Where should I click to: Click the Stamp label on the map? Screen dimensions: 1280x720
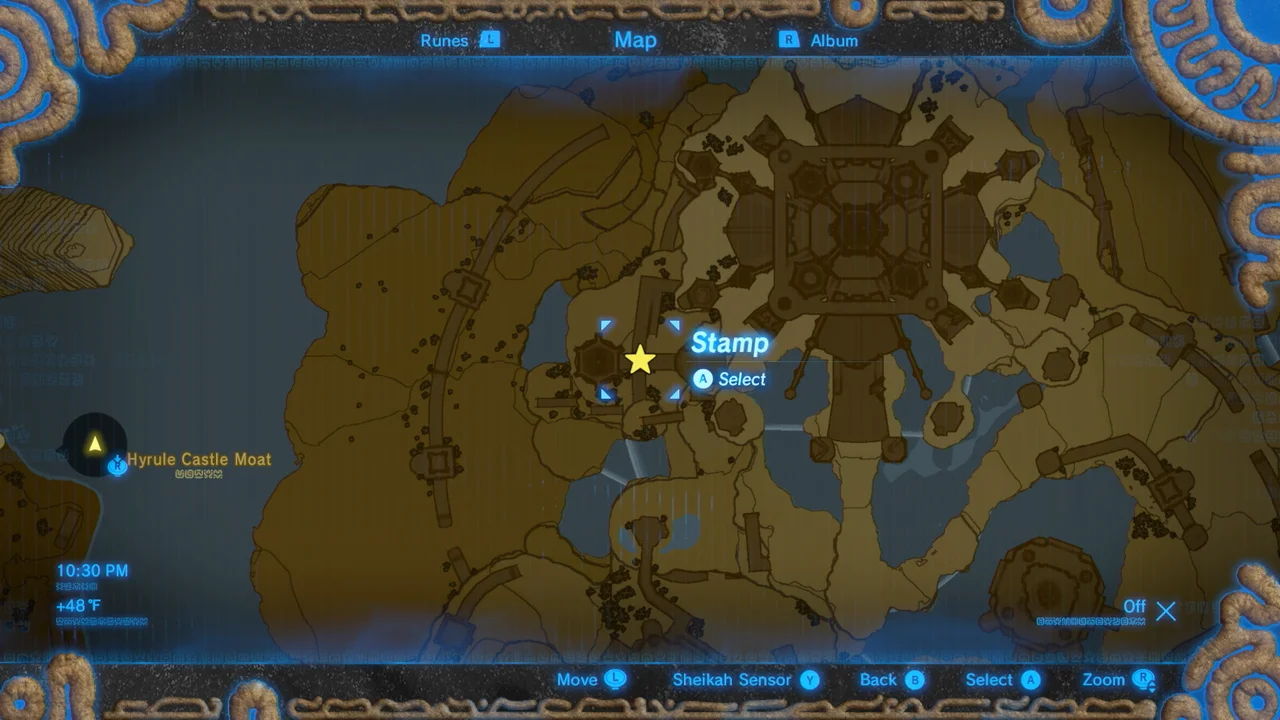(729, 343)
